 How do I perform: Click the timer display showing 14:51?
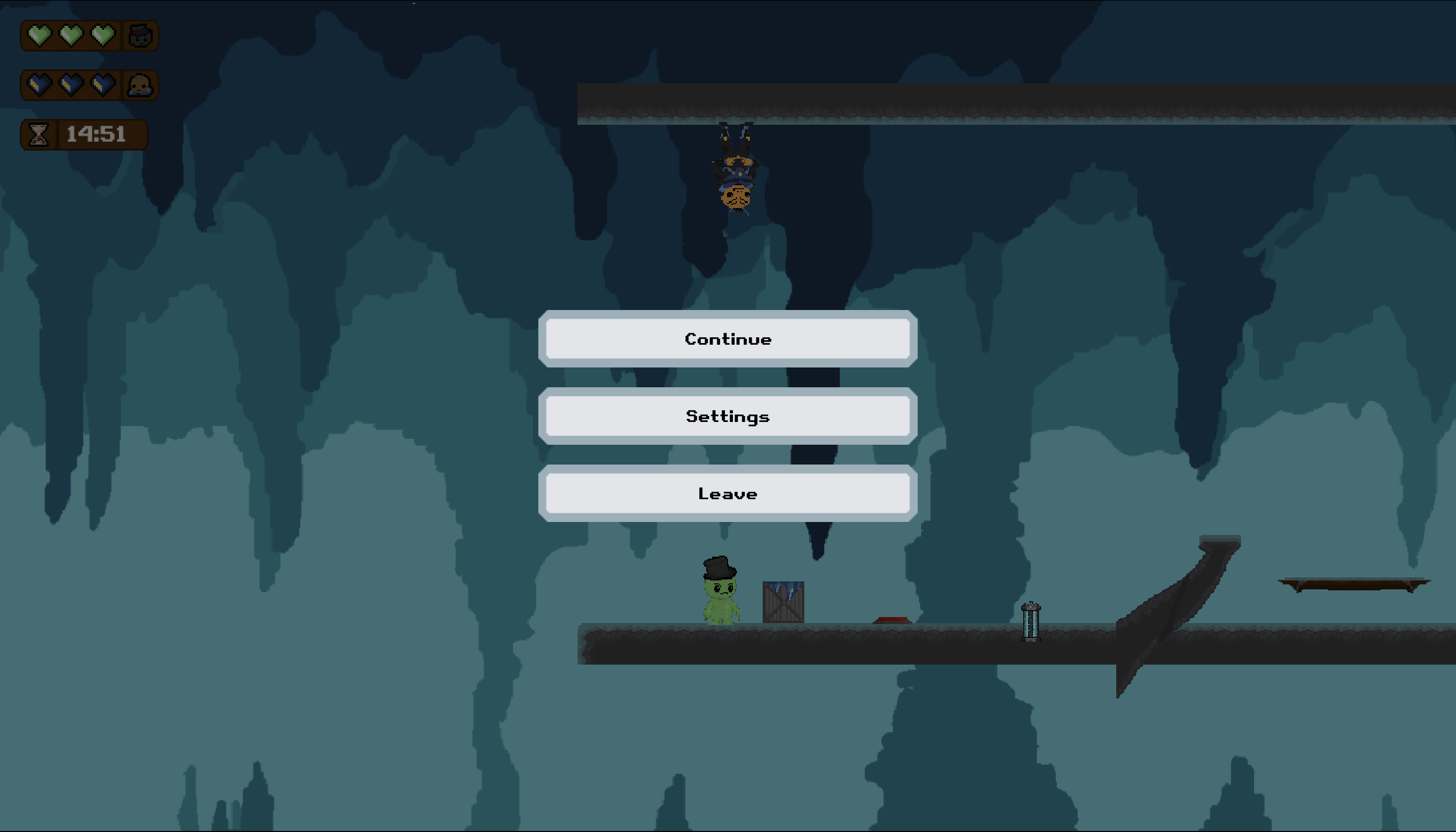[96, 135]
